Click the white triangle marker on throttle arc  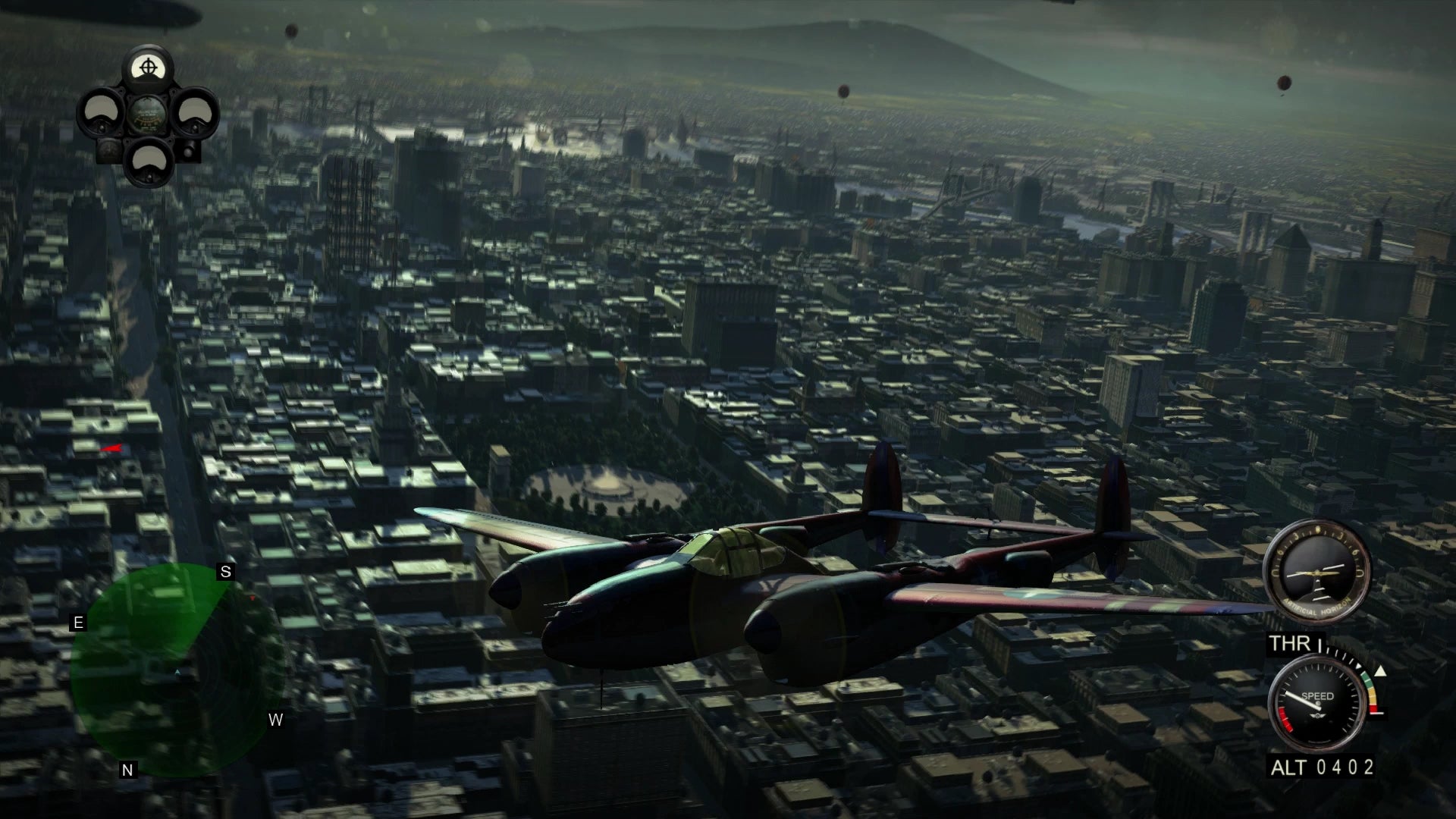point(1380,671)
